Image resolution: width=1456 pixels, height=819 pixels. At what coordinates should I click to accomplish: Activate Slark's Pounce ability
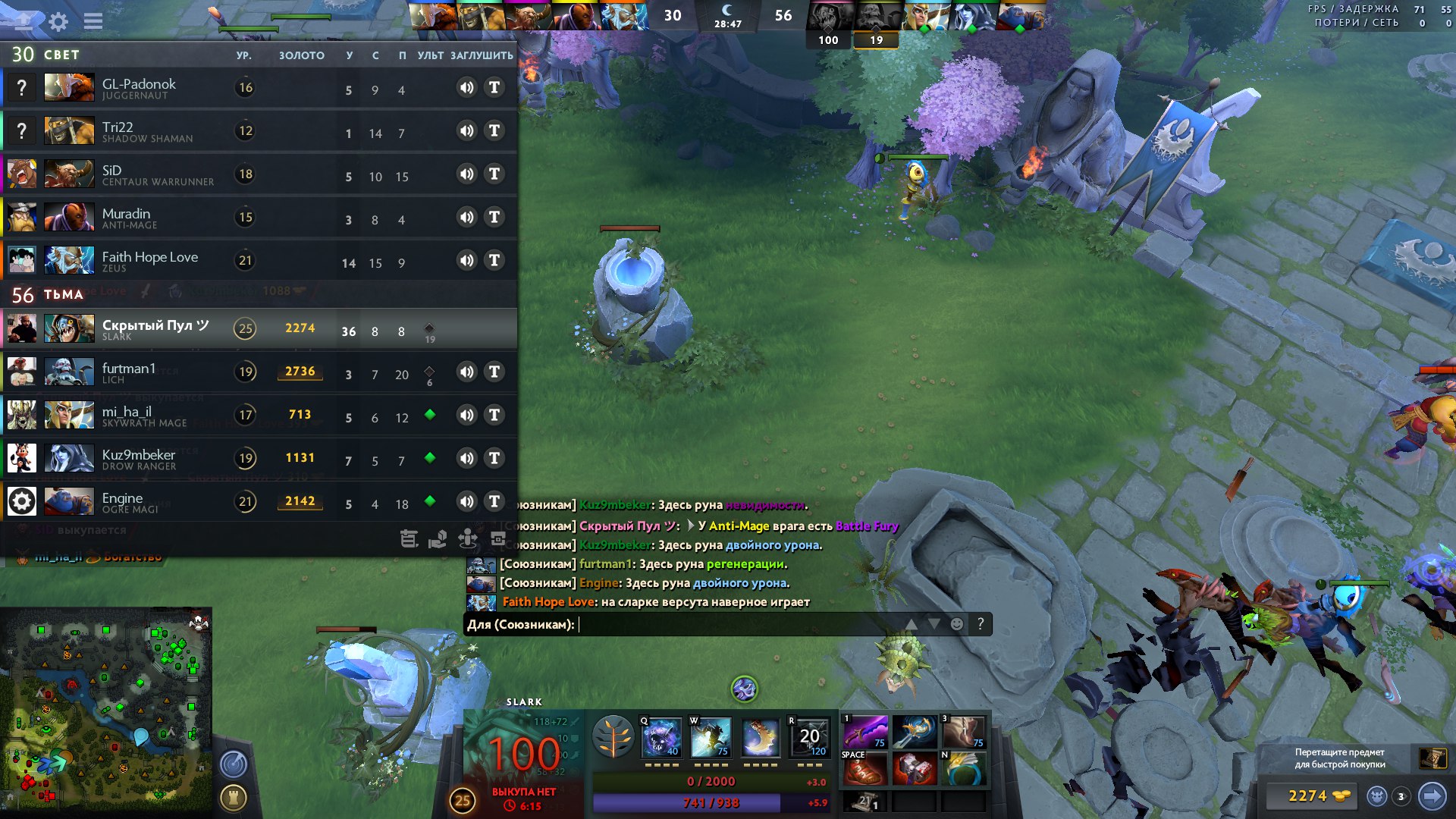pos(710,737)
